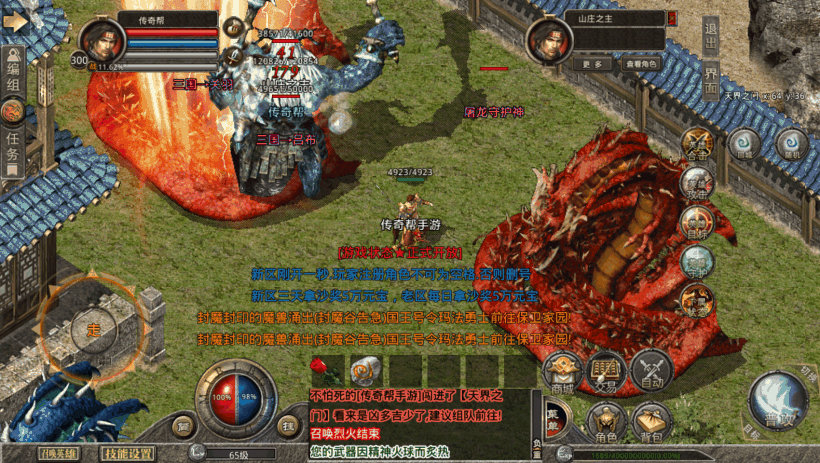Click 查看角色 to view target character
The height and width of the screenshot is (463, 820).
(642, 63)
